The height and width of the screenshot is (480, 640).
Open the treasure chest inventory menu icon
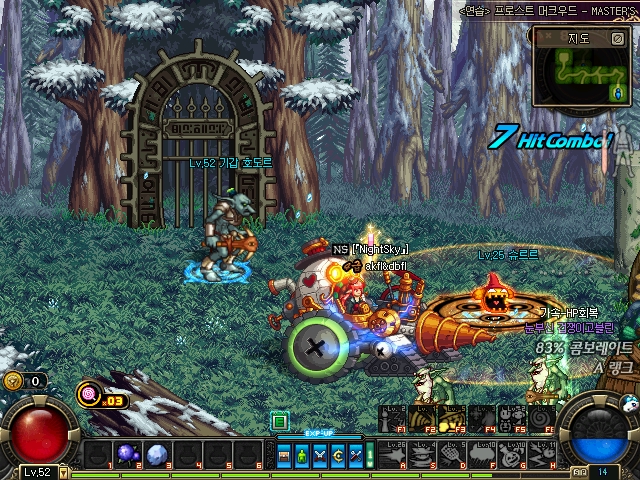pyautogui.click(x=286, y=455)
